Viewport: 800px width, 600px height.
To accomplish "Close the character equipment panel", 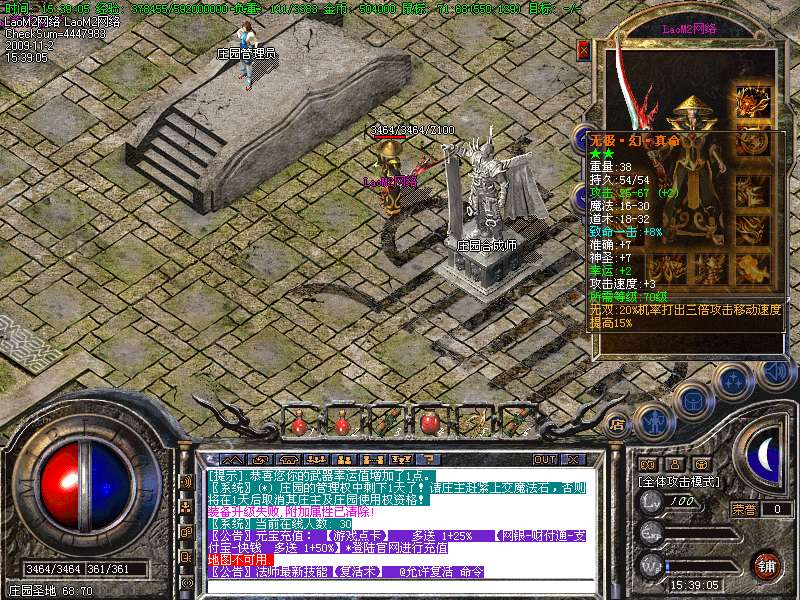I will (x=583, y=49).
